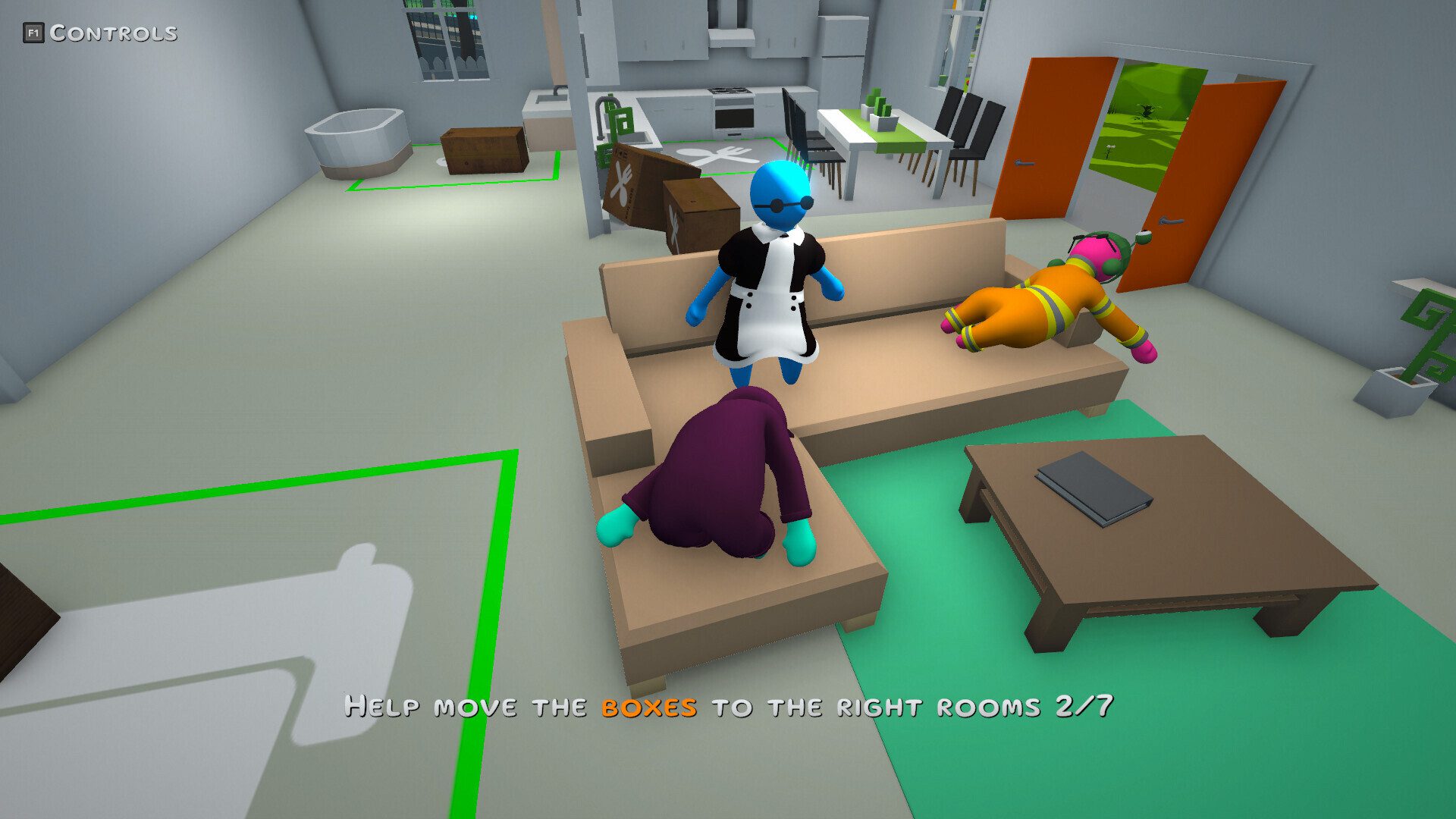Select the wooden crate beside the bathtub

point(483,151)
